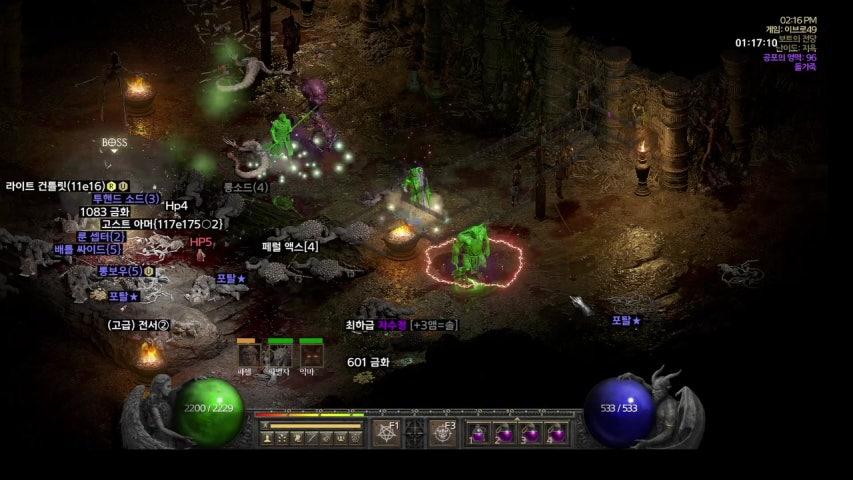
Task: Grab the 1083 금화 gold label
Action: click(x=105, y=212)
